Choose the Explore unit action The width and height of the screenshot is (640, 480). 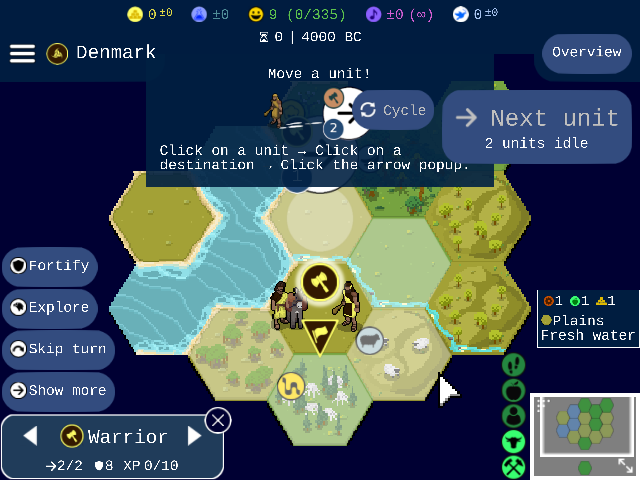tap(50, 308)
